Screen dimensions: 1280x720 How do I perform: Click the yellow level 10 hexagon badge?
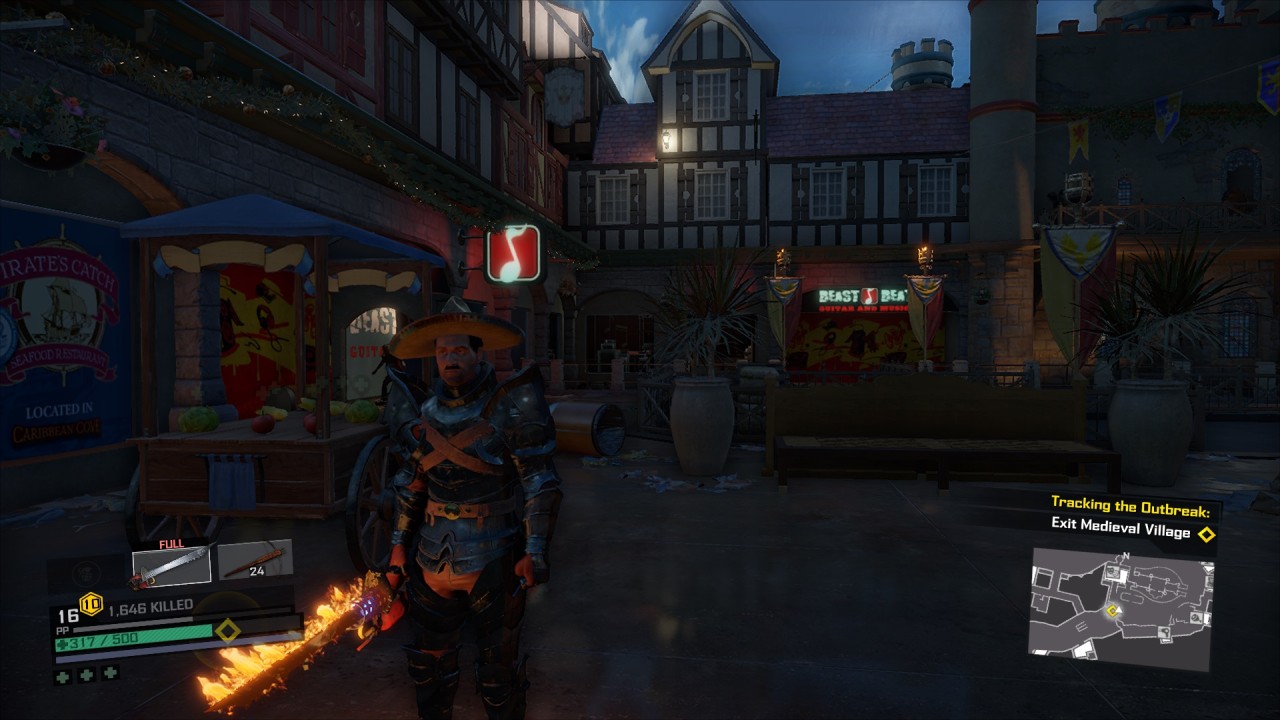(x=91, y=603)
